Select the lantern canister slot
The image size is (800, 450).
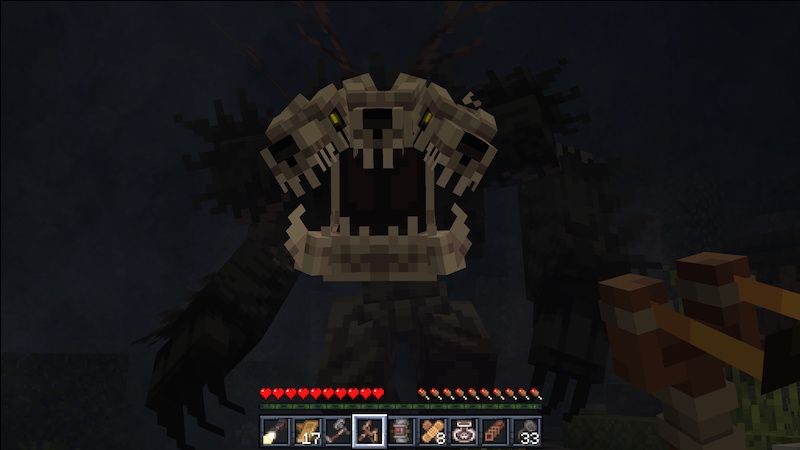click(x=401, y=431)
